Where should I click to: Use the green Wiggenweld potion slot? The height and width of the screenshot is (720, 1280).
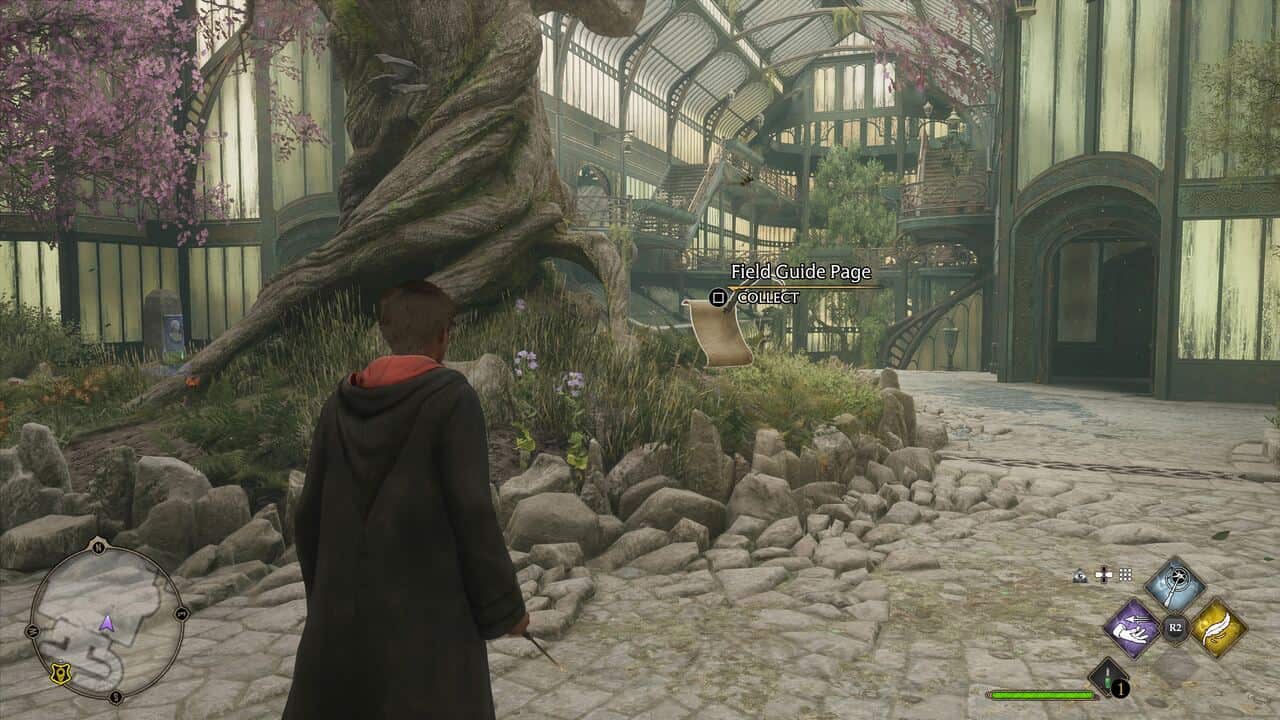tap(1108, 677)
